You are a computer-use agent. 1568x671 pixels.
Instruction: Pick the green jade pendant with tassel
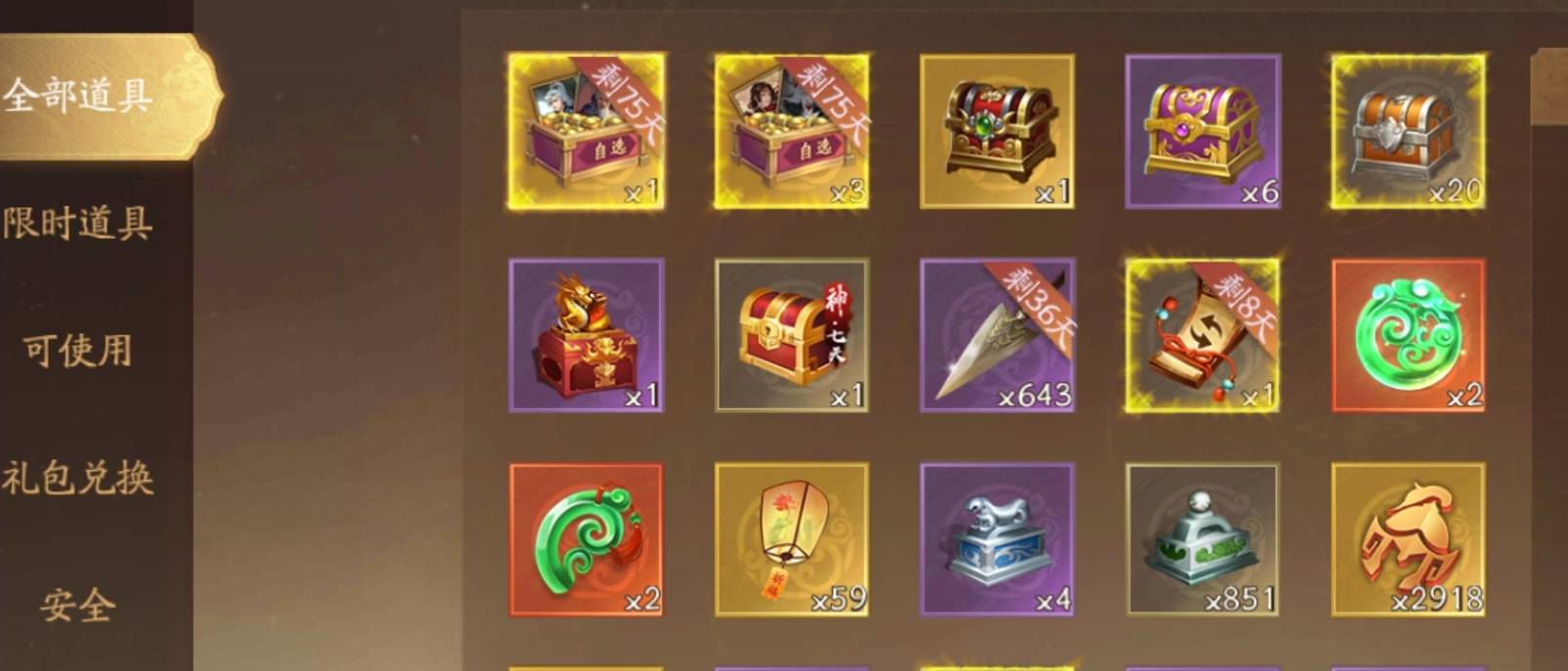coord(586,539)
